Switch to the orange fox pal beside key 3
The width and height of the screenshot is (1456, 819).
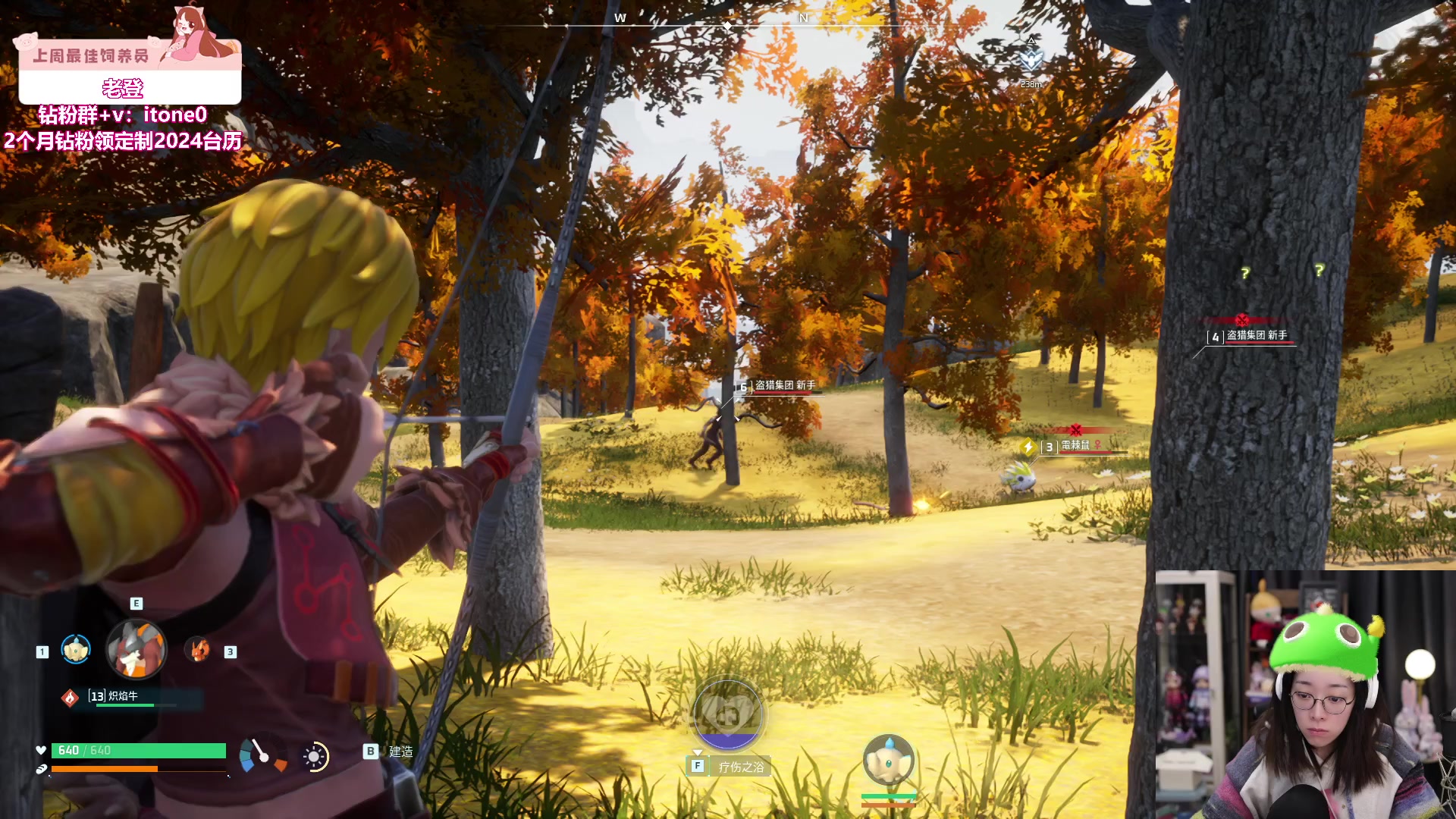tap(198, 650)
